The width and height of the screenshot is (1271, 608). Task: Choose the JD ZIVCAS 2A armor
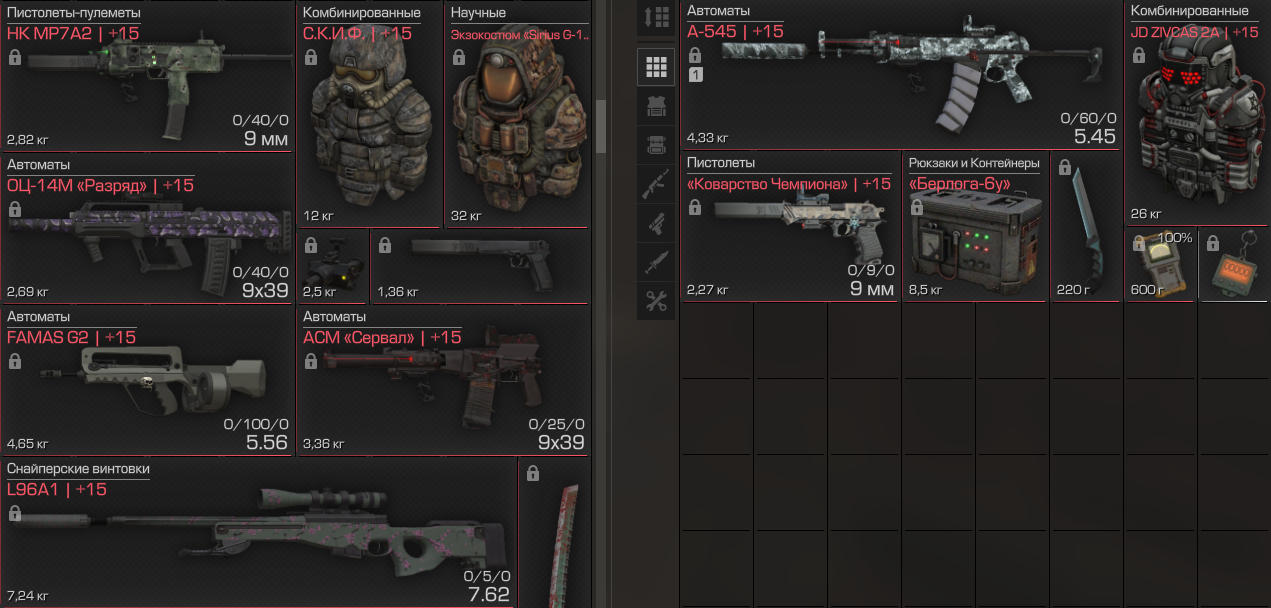pyautogui.click(x=1197, y=115)
